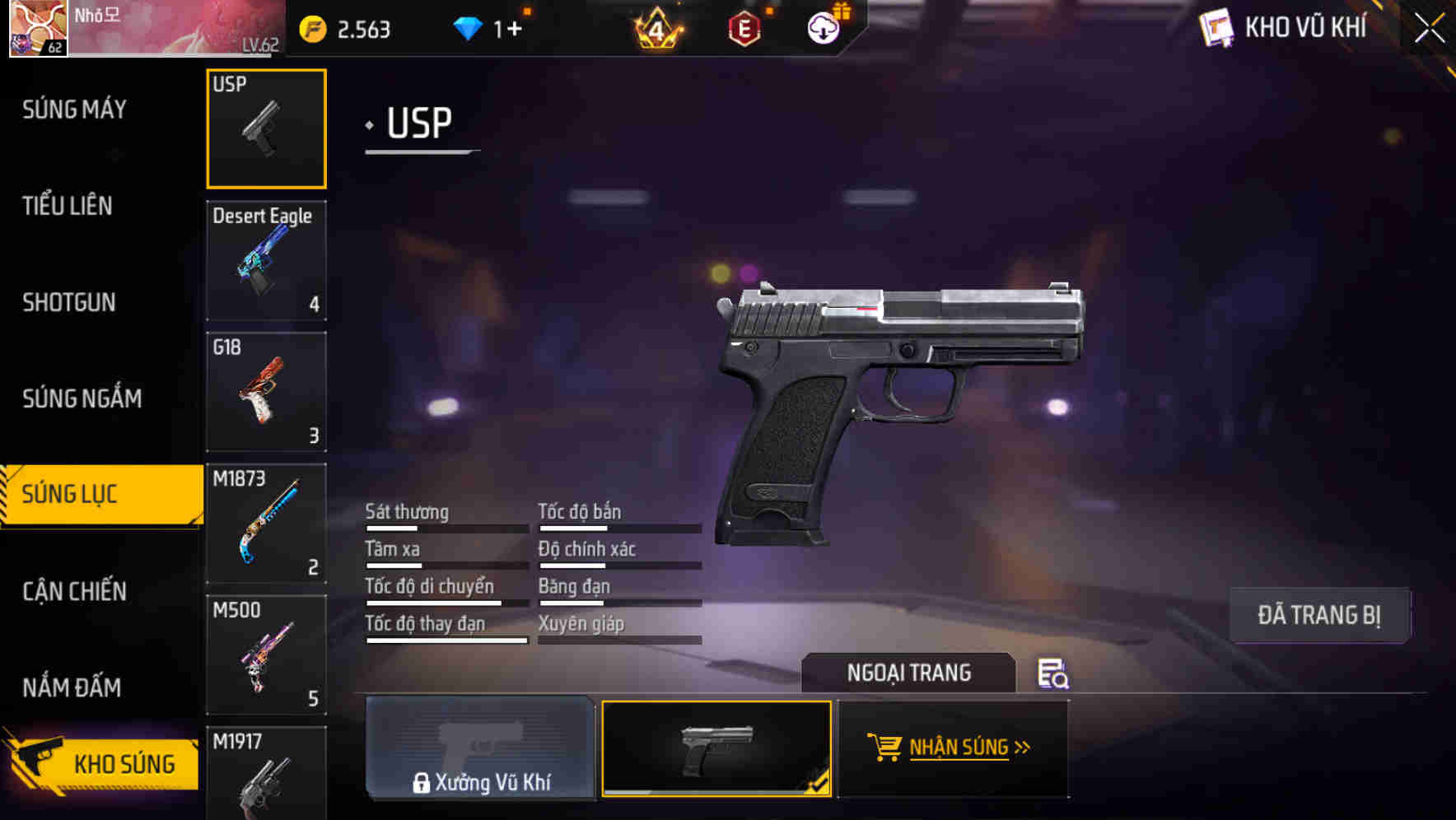
Task: Open the NGOẠI TRANG tab
Action: [910, 672]
